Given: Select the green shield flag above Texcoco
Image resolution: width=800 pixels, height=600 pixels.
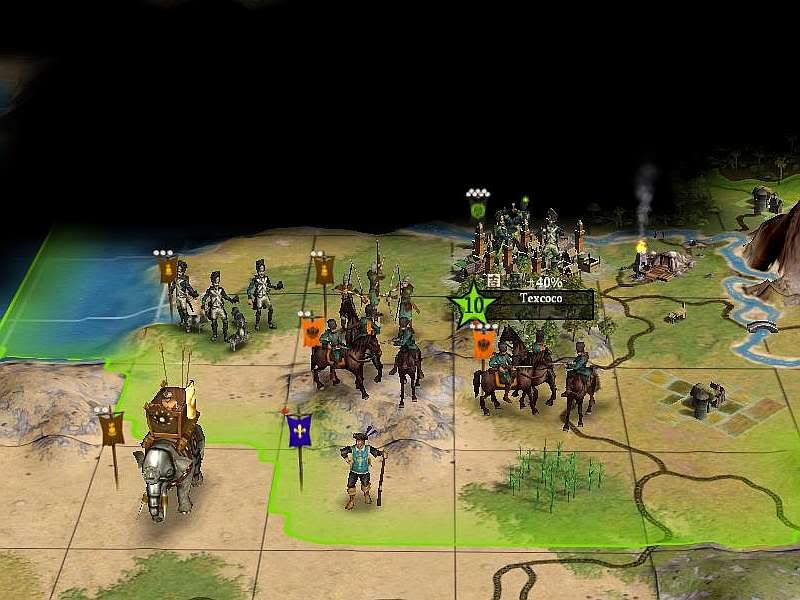Looking at the screenshot, I should (x=479, y=211).
